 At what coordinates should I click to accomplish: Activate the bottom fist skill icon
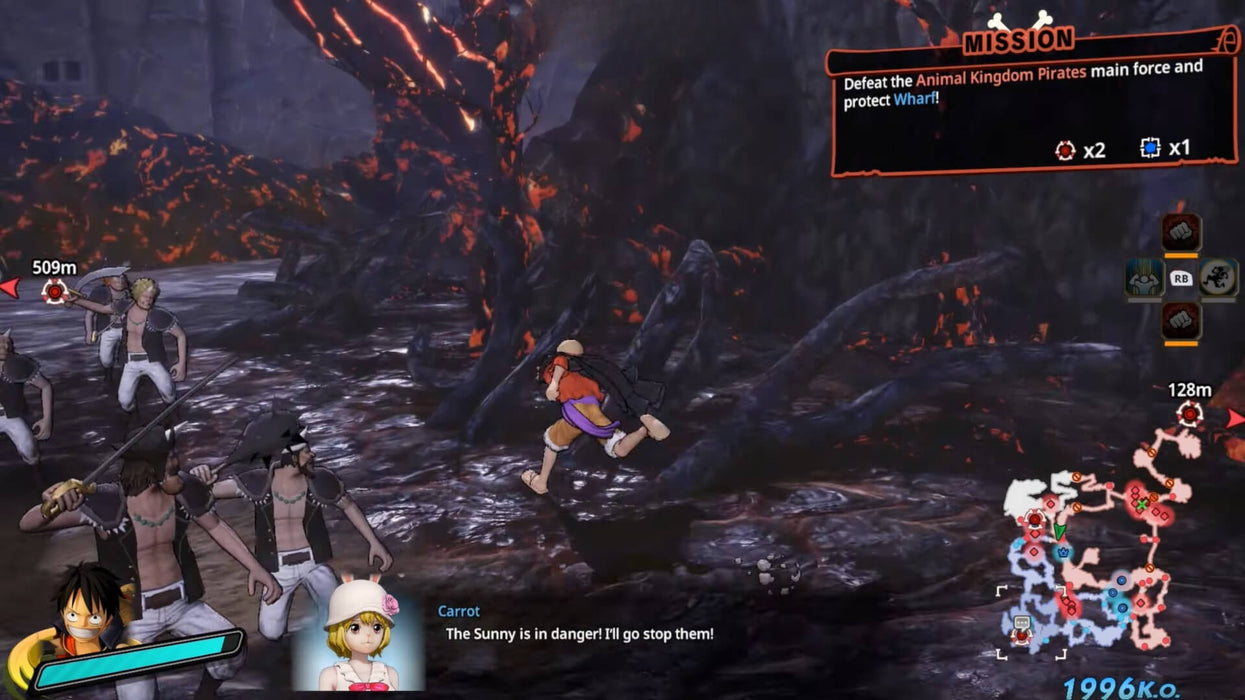click(x=1181, y=322)
